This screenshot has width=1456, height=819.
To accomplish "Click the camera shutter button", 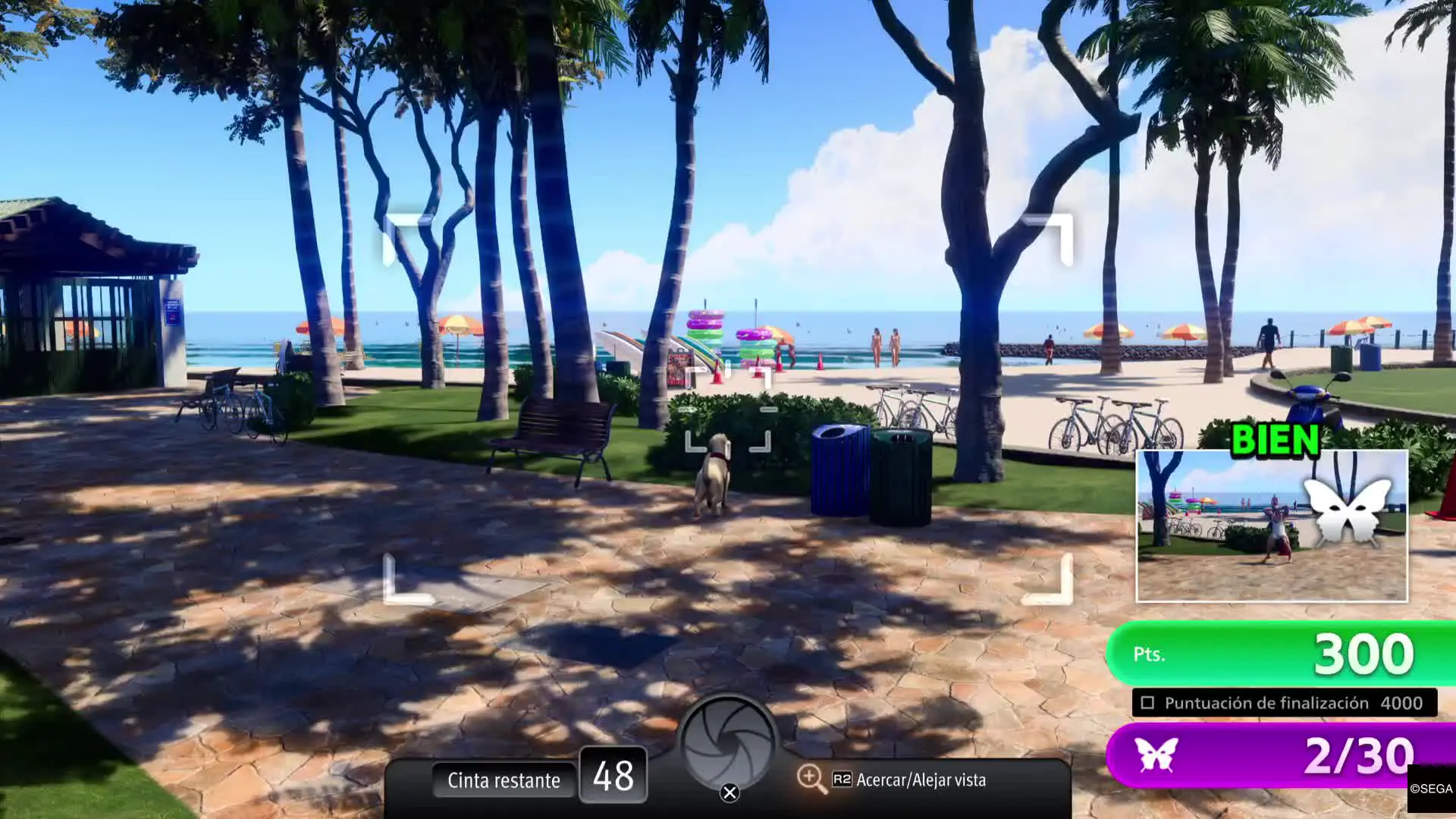I will (x=728, y=744).
